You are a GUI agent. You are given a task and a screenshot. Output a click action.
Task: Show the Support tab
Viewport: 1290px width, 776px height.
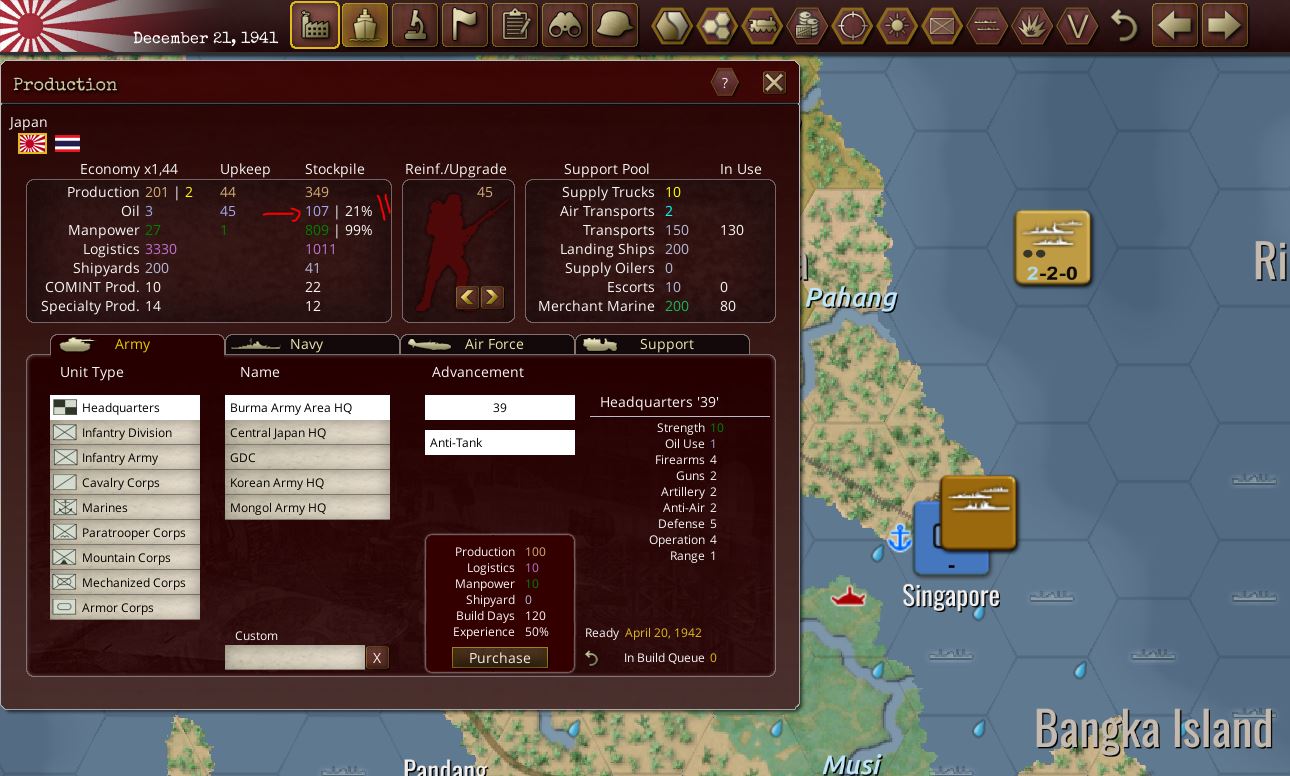(x=662, y=344)
